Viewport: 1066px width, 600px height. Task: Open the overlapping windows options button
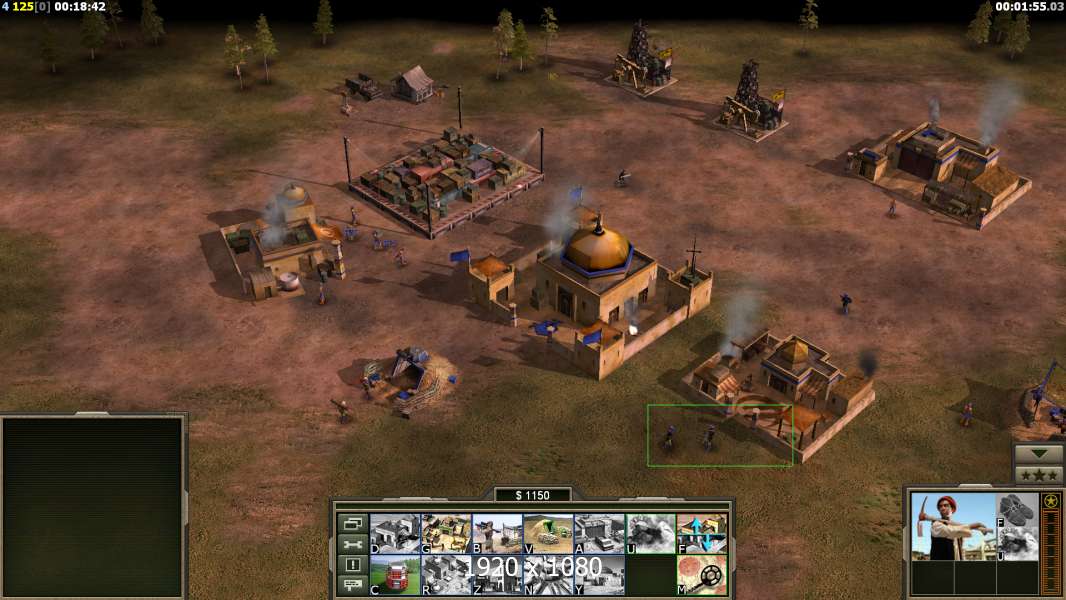point(352,523)
